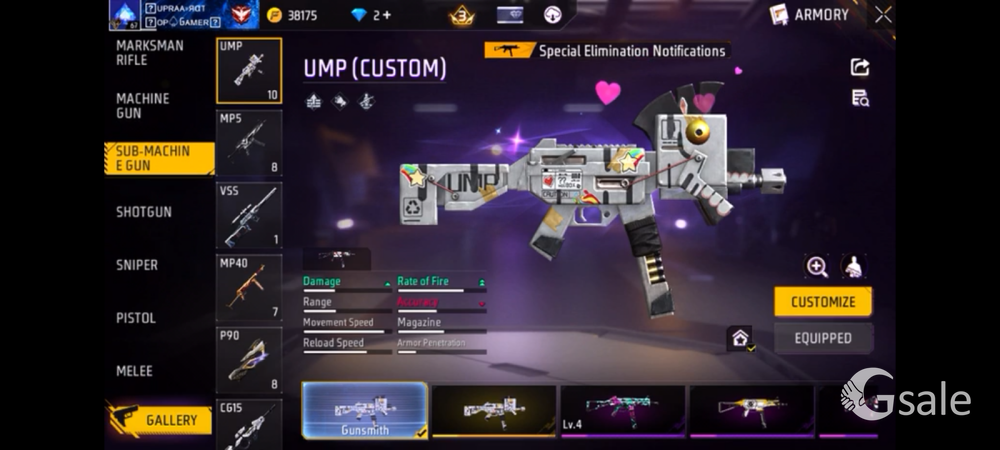
Task: Select the Gunsmith skin thumbnail
Action: click(364, 411)
